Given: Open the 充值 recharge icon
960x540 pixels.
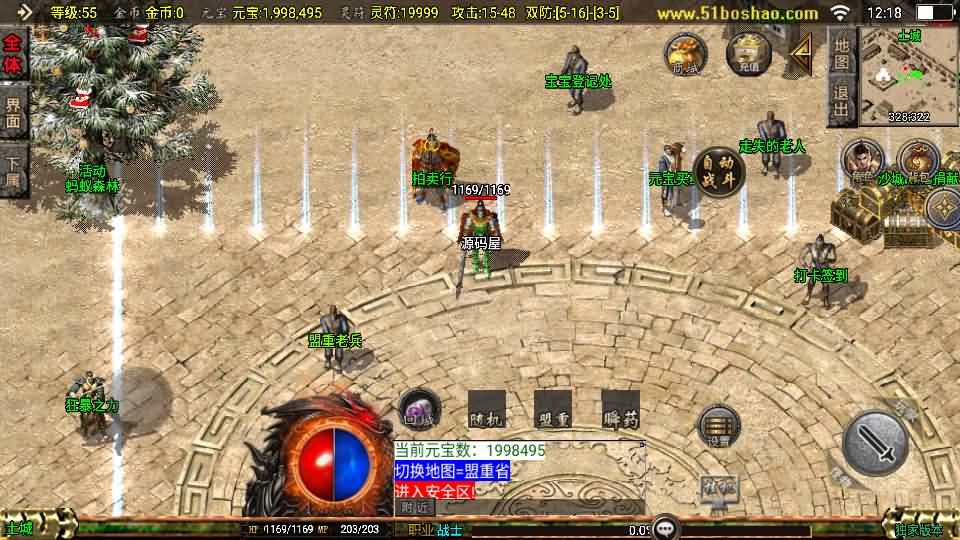Looking at the screenshot, I should [748, 53].
